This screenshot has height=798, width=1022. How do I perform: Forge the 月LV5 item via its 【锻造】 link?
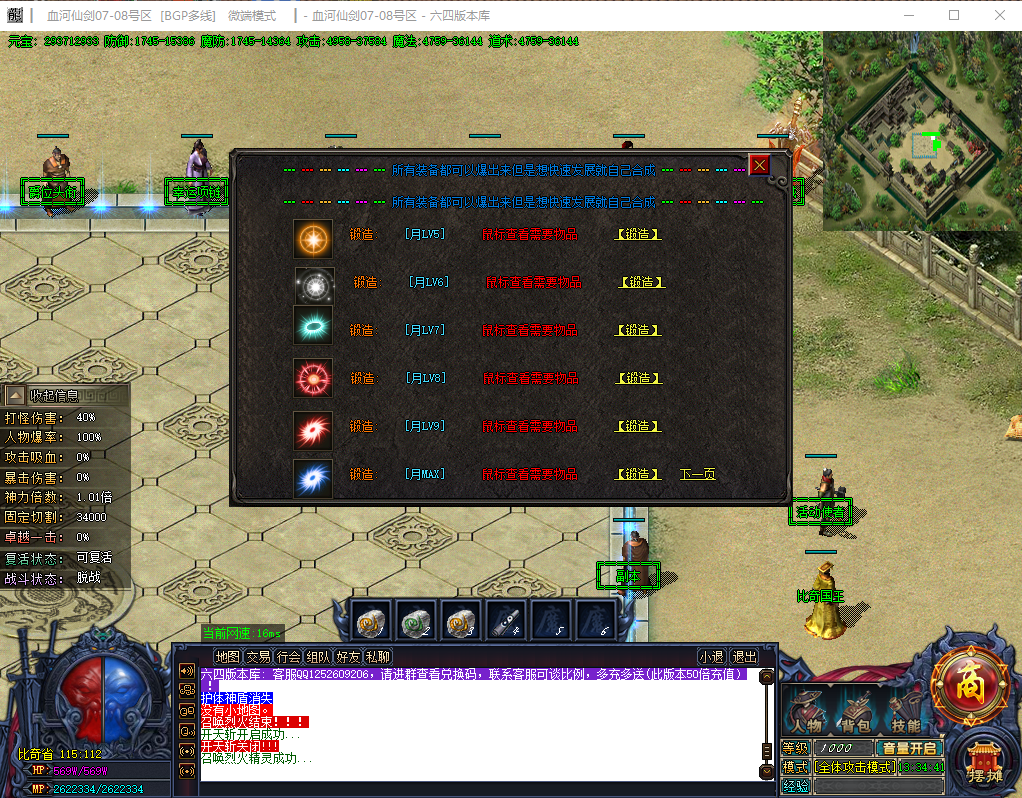pos(637,235)
